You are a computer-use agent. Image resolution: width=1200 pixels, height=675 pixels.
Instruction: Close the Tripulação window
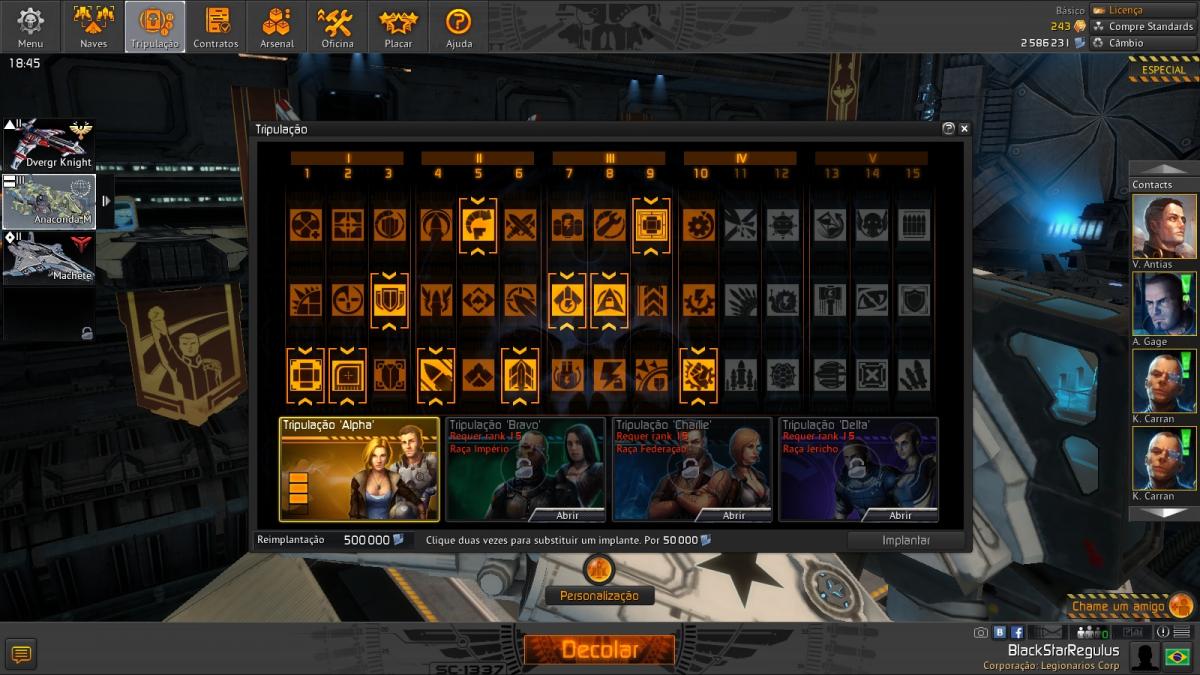point(964,129)
